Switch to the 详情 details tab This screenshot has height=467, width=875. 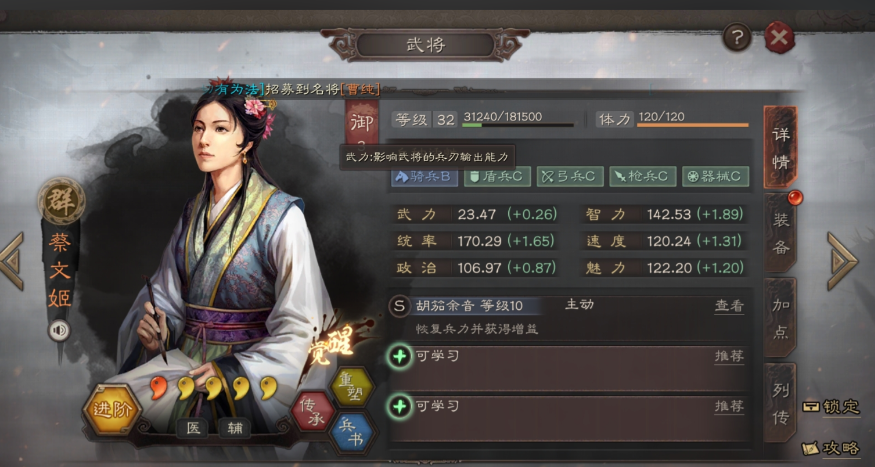coord(781,148)
